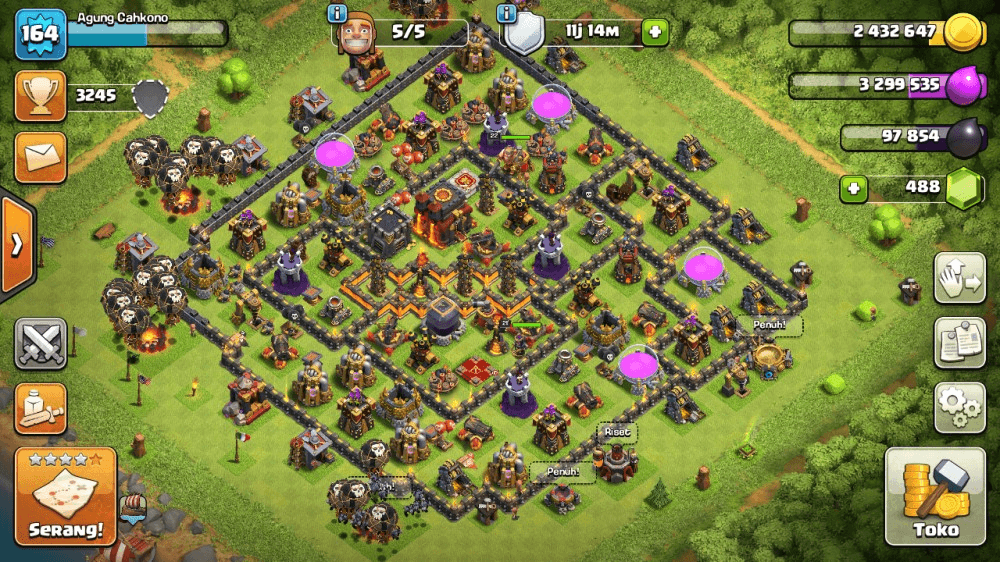
Task: Open the army potion overview button
Action: (x=40, y=408)
